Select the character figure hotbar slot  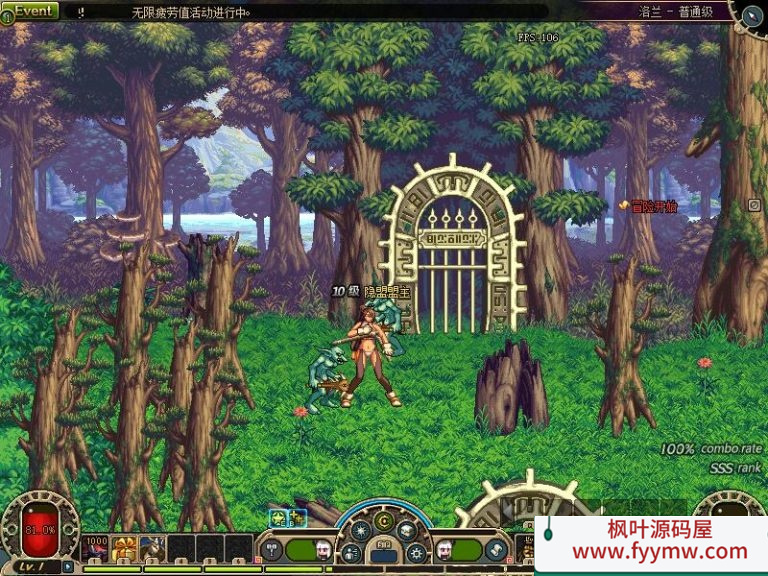[x=153, y=548]
